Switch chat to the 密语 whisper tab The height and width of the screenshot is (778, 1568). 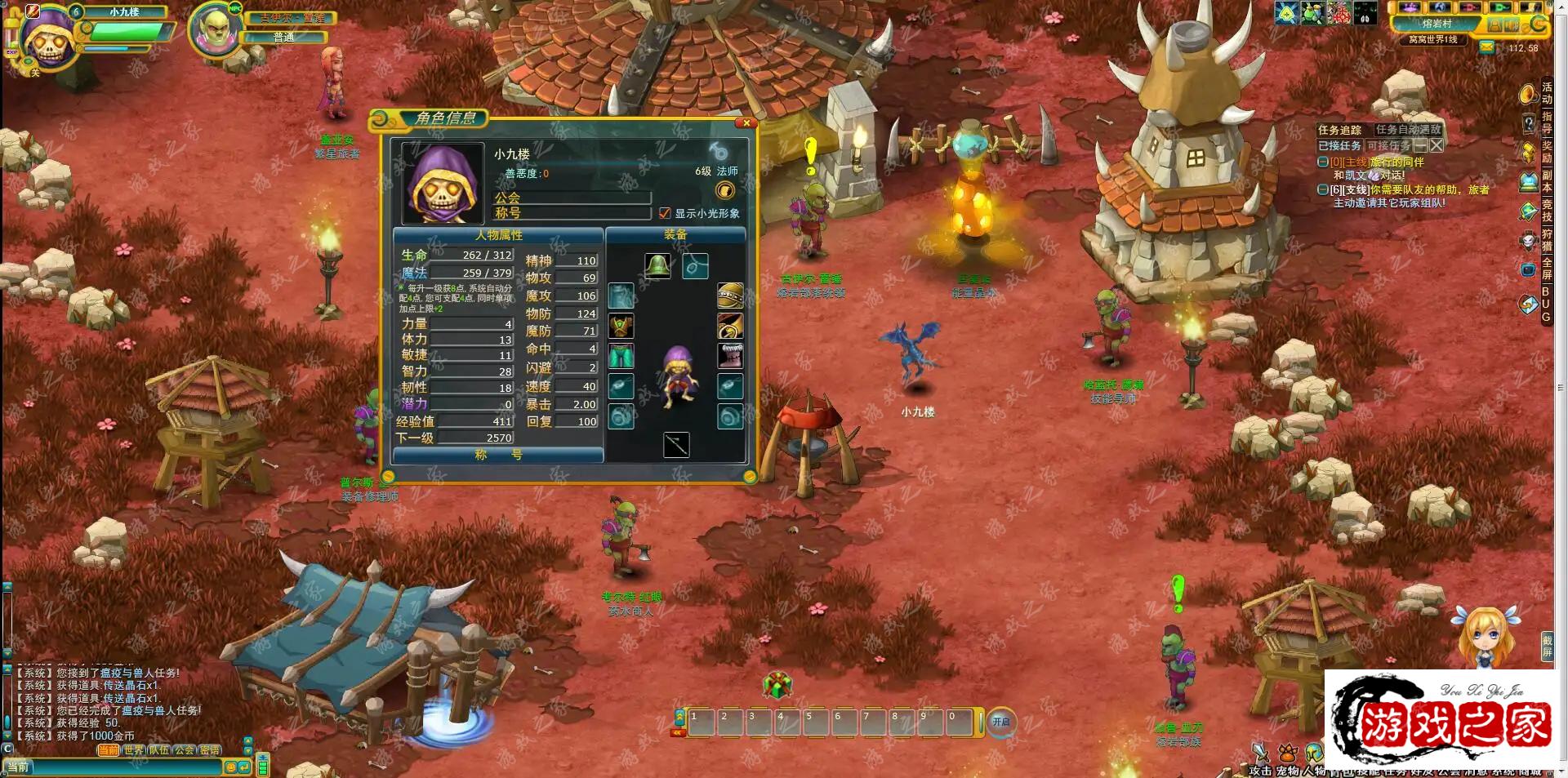(x=210, y=750)
